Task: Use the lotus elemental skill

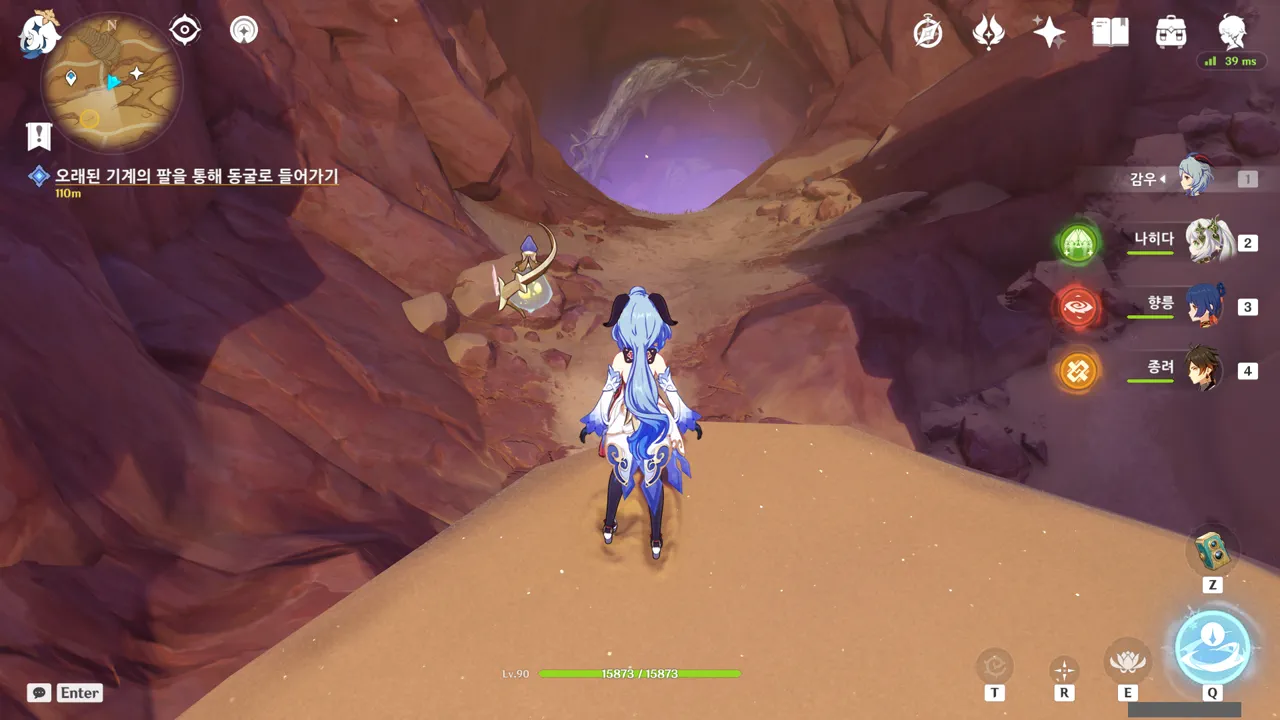Action: [1127, 661]
